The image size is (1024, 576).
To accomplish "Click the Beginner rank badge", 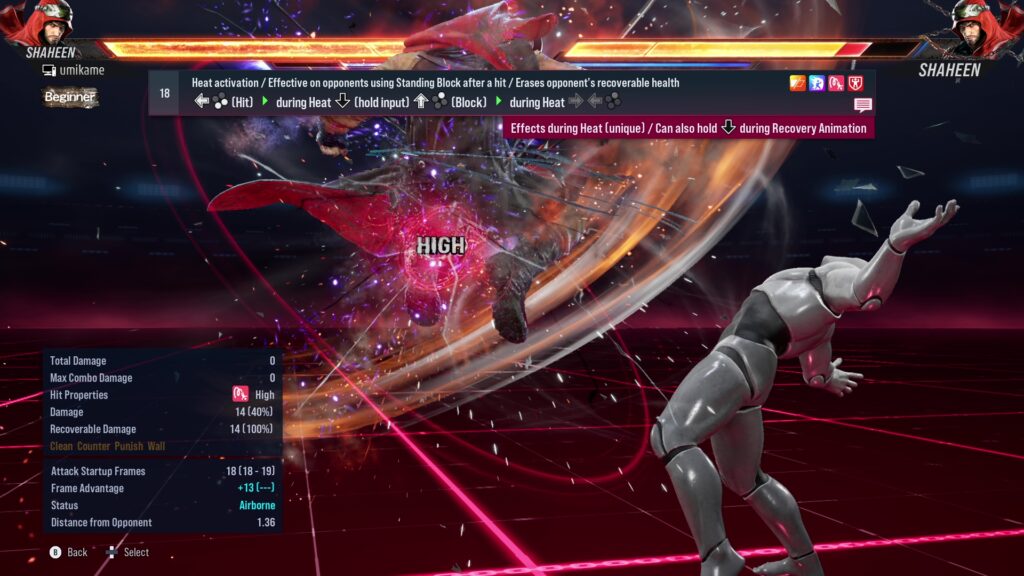I will click(x=69, y=97).
